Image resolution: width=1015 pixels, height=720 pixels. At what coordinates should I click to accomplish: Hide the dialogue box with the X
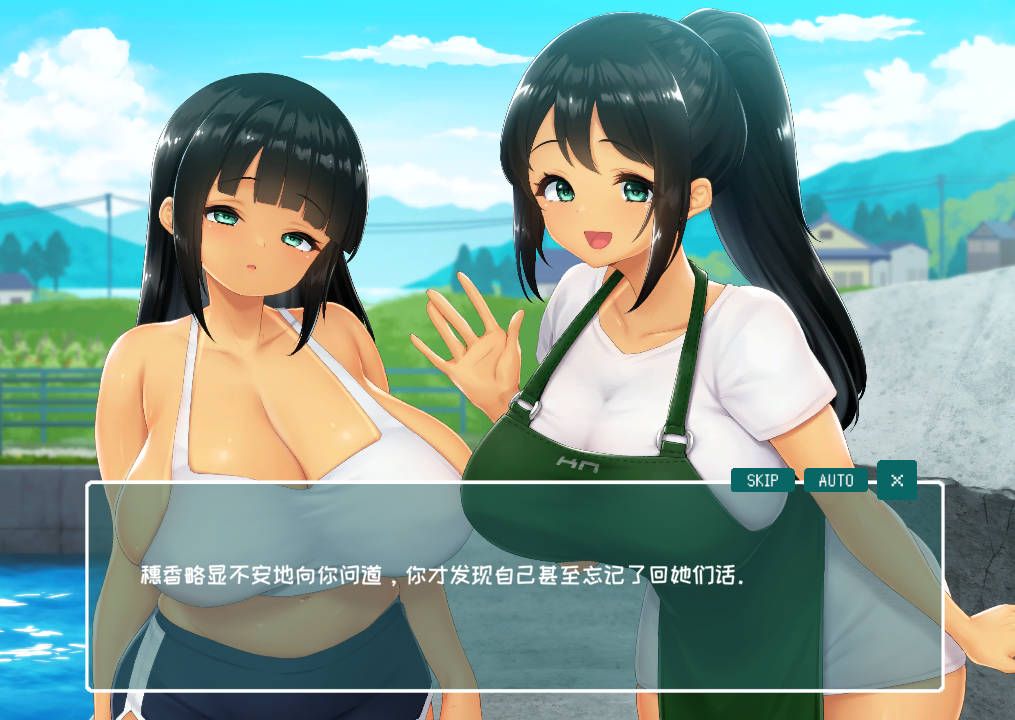tap(897, 480)
